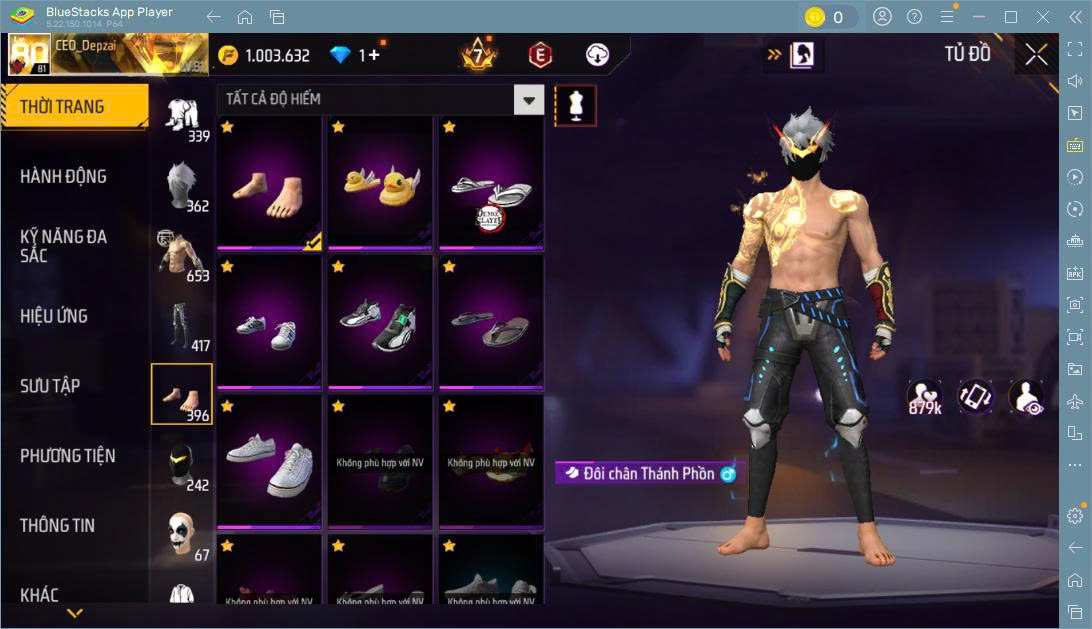
Task: Toggle the mannequin preview button
Action: [x=575, y=105]
